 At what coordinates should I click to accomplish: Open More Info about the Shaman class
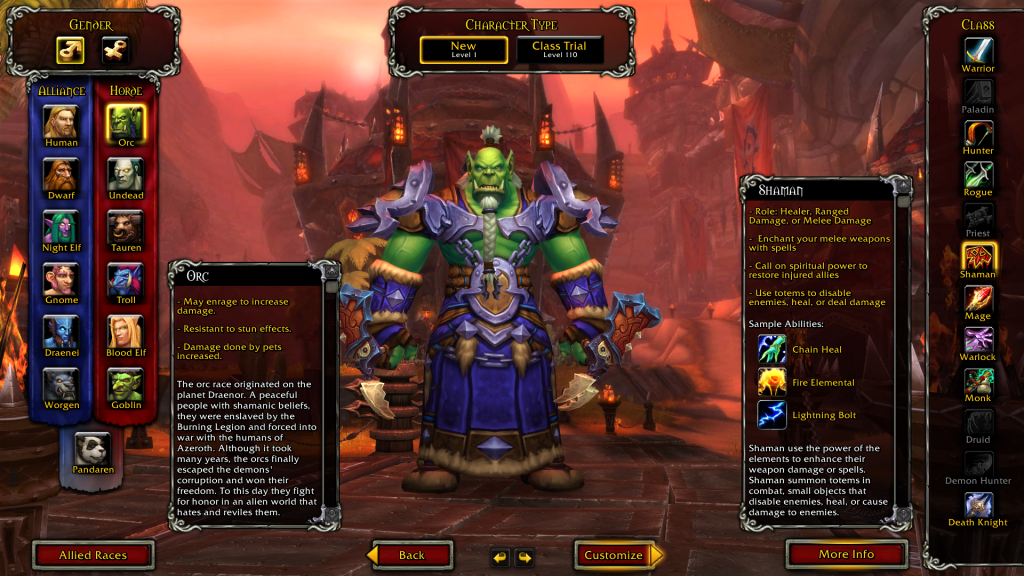[x=846, y=554]
